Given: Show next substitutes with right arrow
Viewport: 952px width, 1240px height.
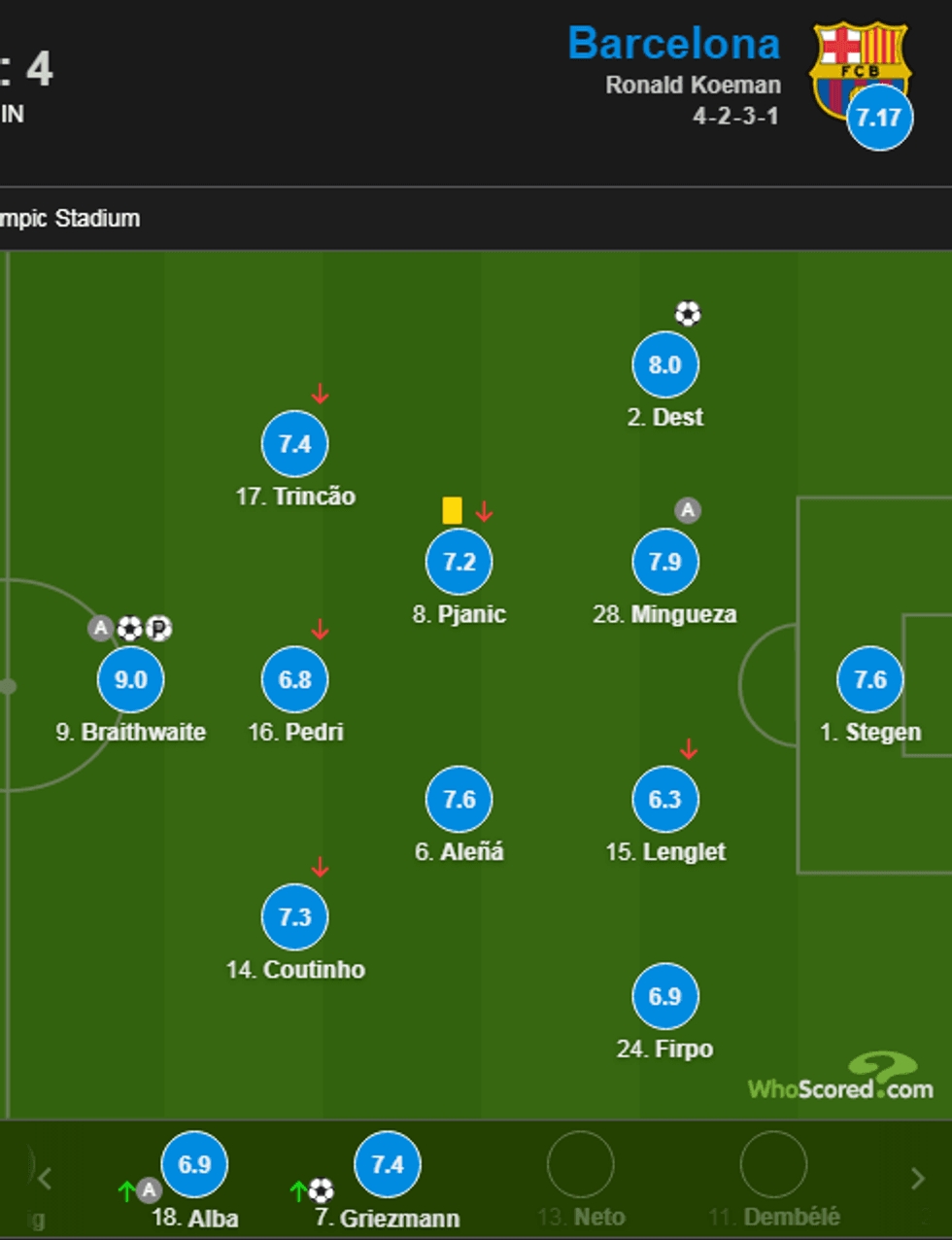Looking at the screenshot, I should [917, 1179].
